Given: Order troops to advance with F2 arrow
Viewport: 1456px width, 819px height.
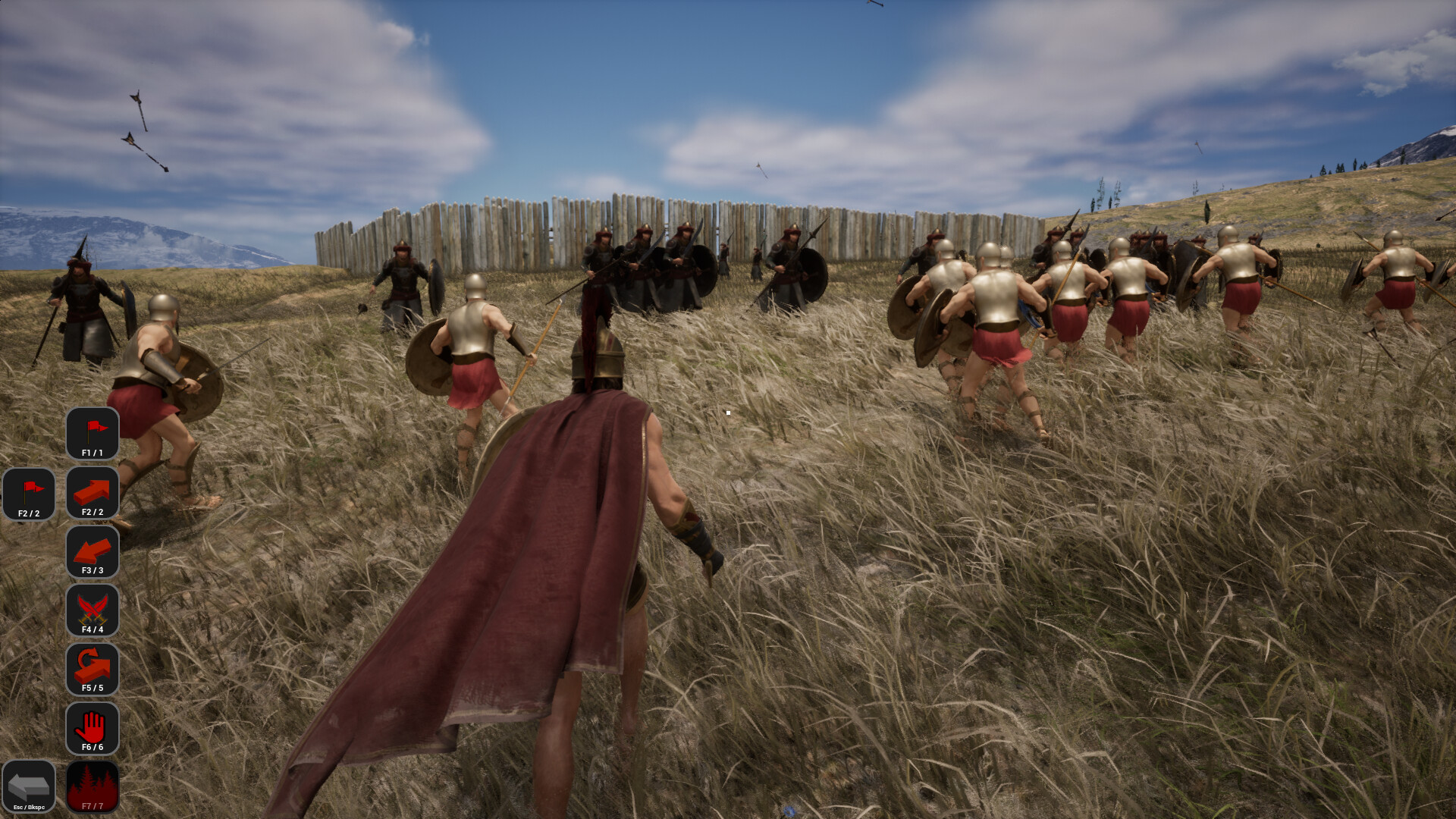Looking at the screenshot, I should coord(93,493).
